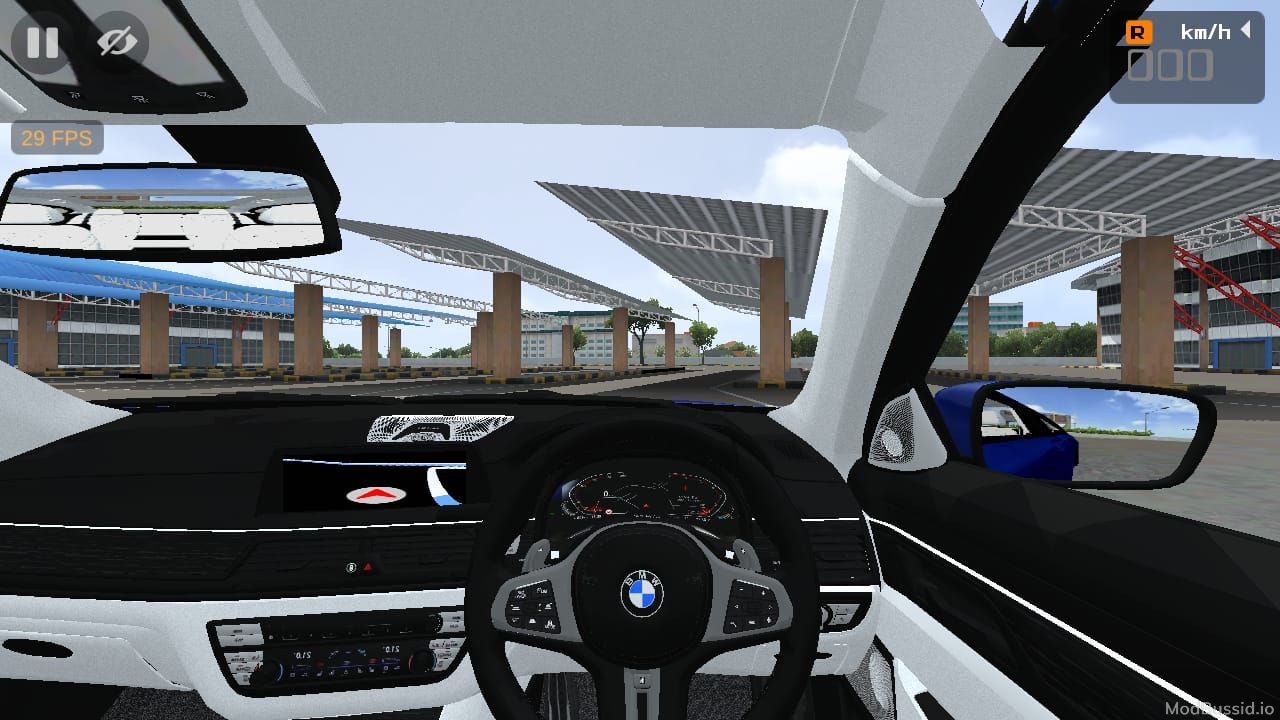Select the km/h speed unit label

click(1205, 31)
